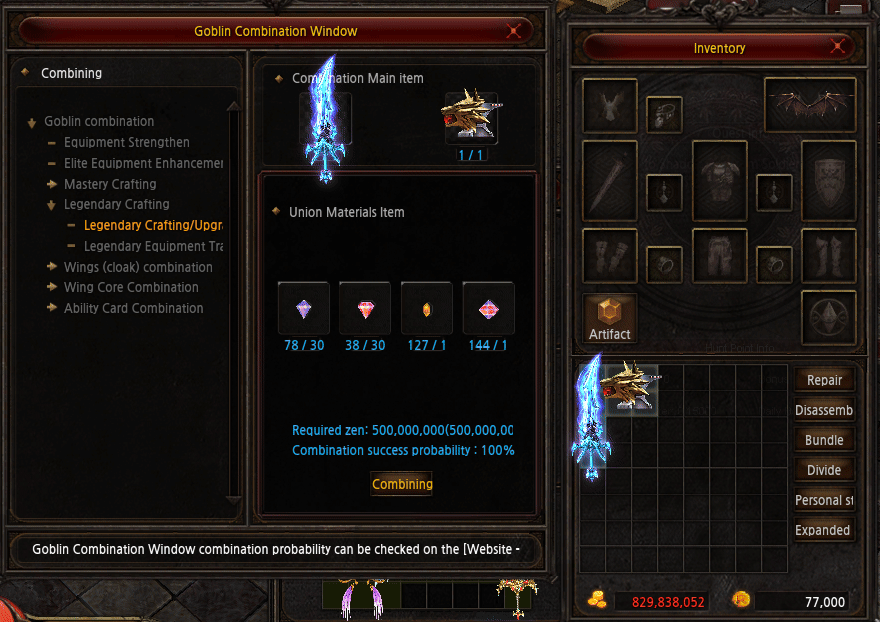Open the Artifact slot
The width and height of the screenshot is (880, 622).
pyautogui.click(x=609, y=317)
